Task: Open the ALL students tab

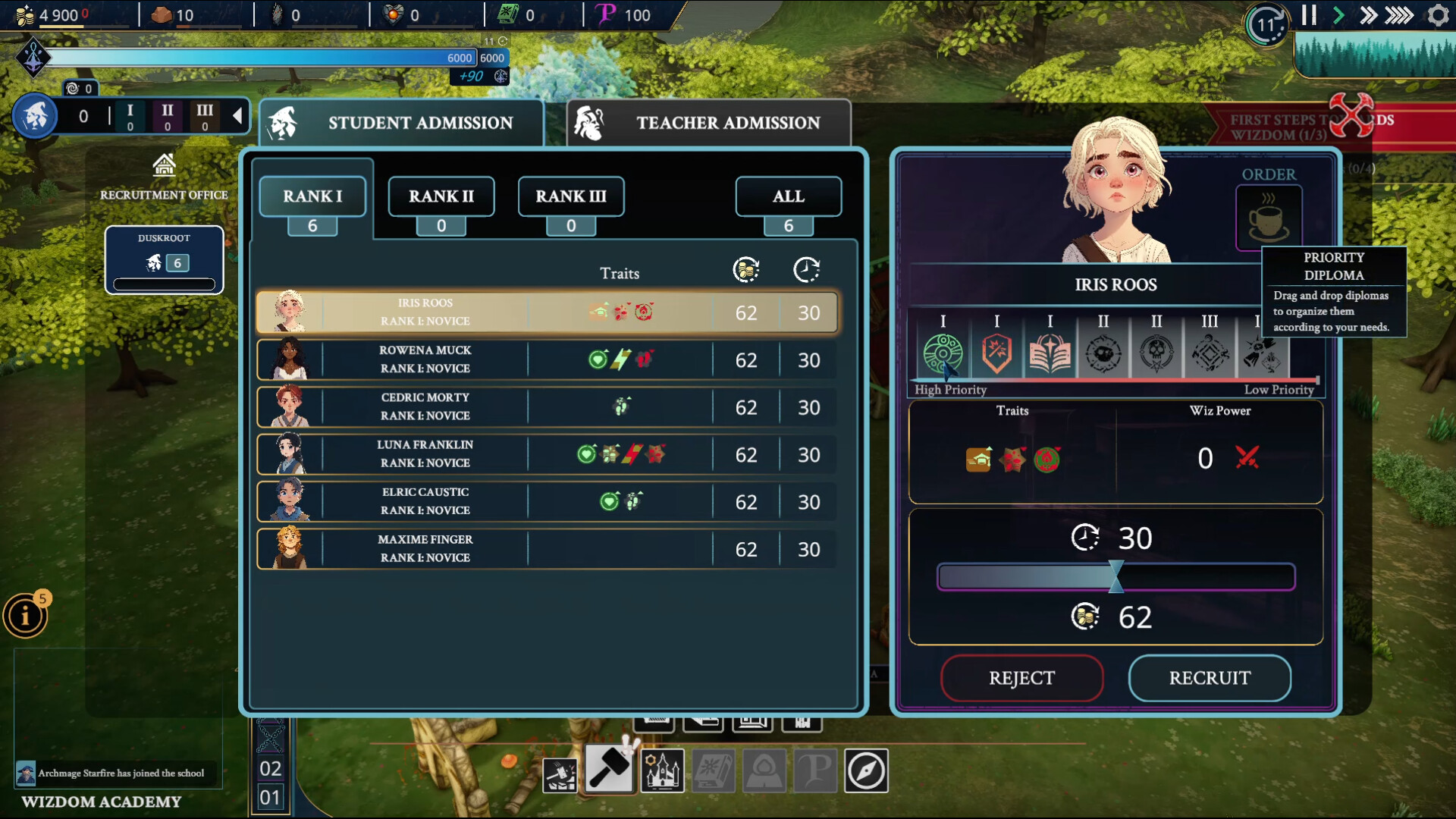Action: tap(788, 196)
